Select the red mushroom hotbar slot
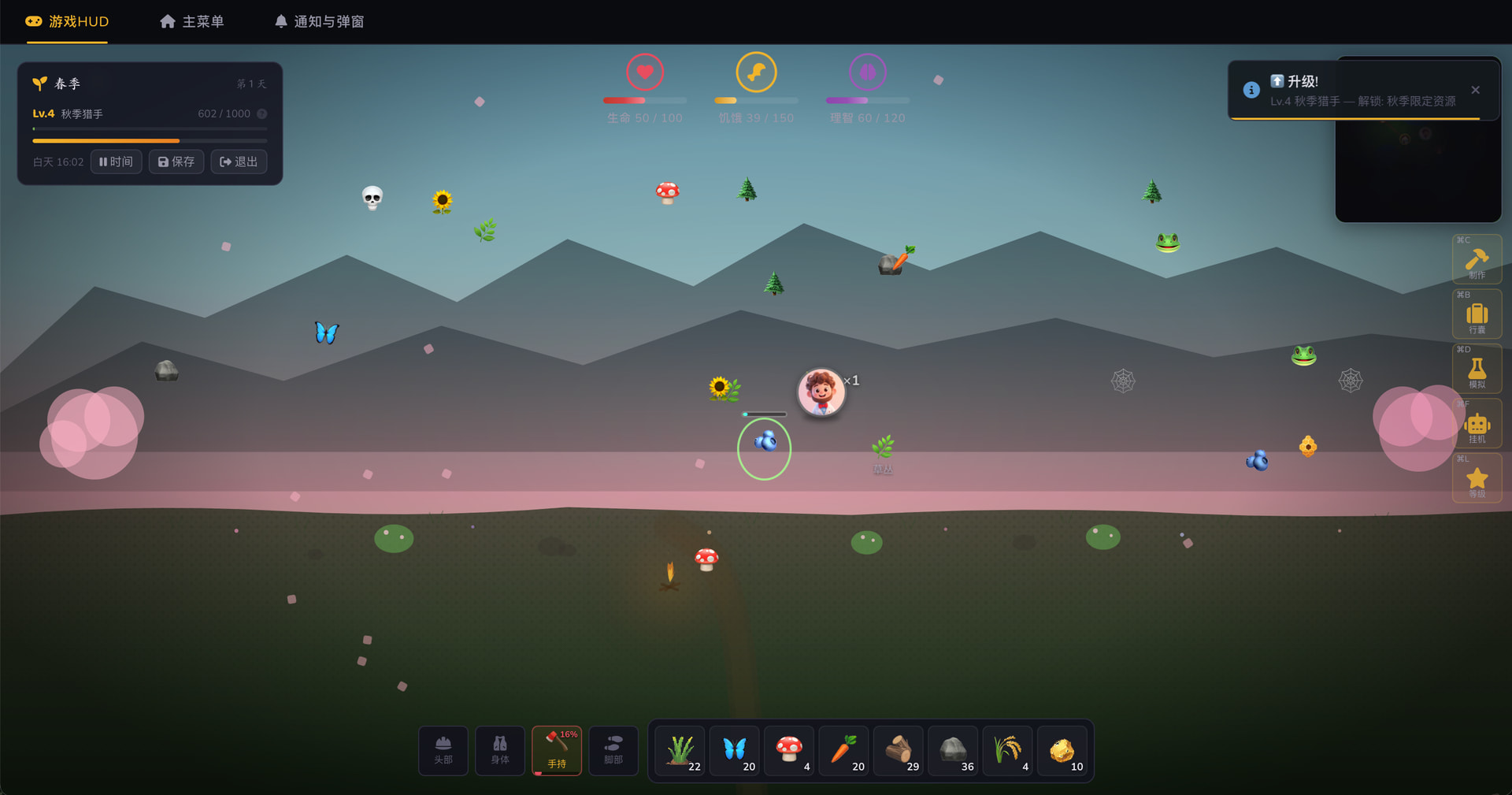Viewport: 1512px width, 795px height. 790,750
